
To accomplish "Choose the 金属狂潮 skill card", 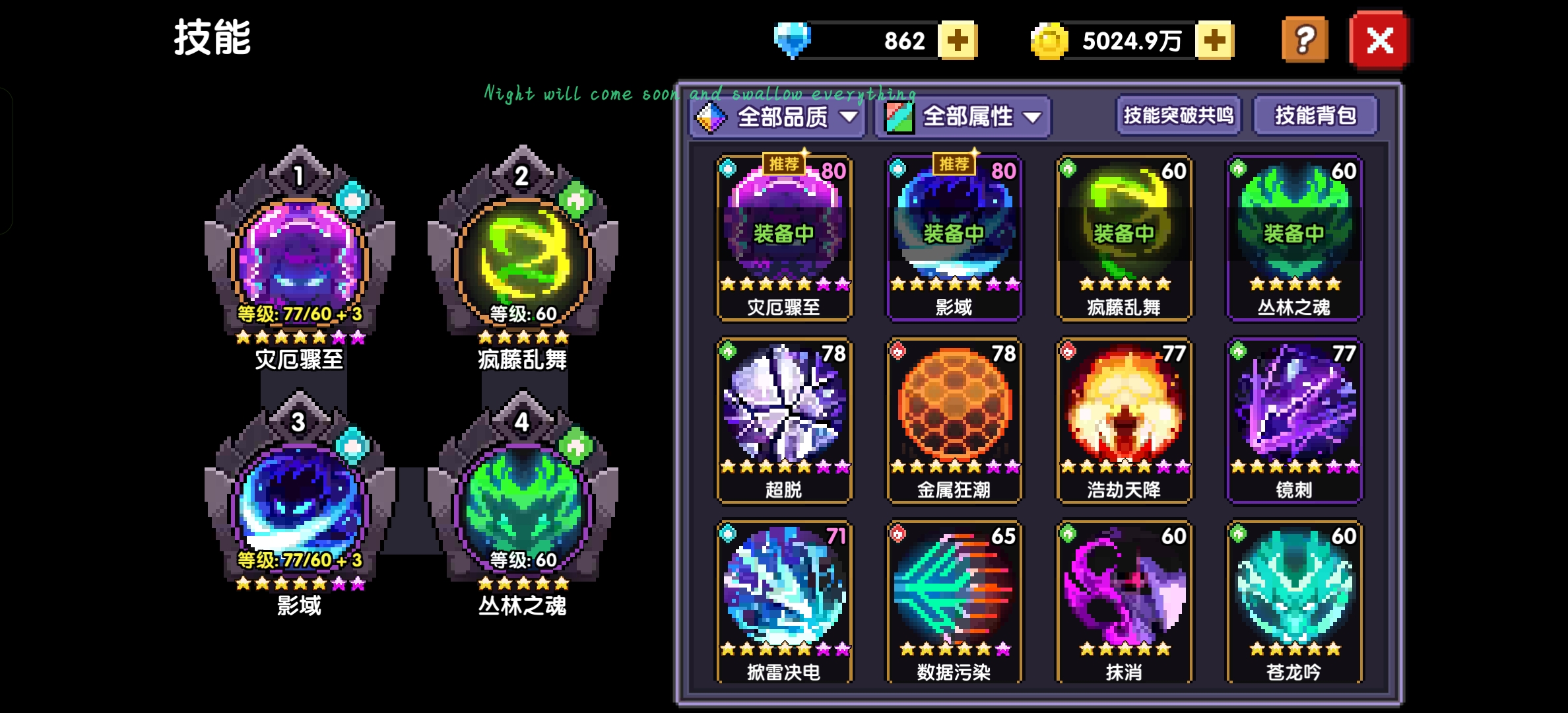I will pos(954,420).
